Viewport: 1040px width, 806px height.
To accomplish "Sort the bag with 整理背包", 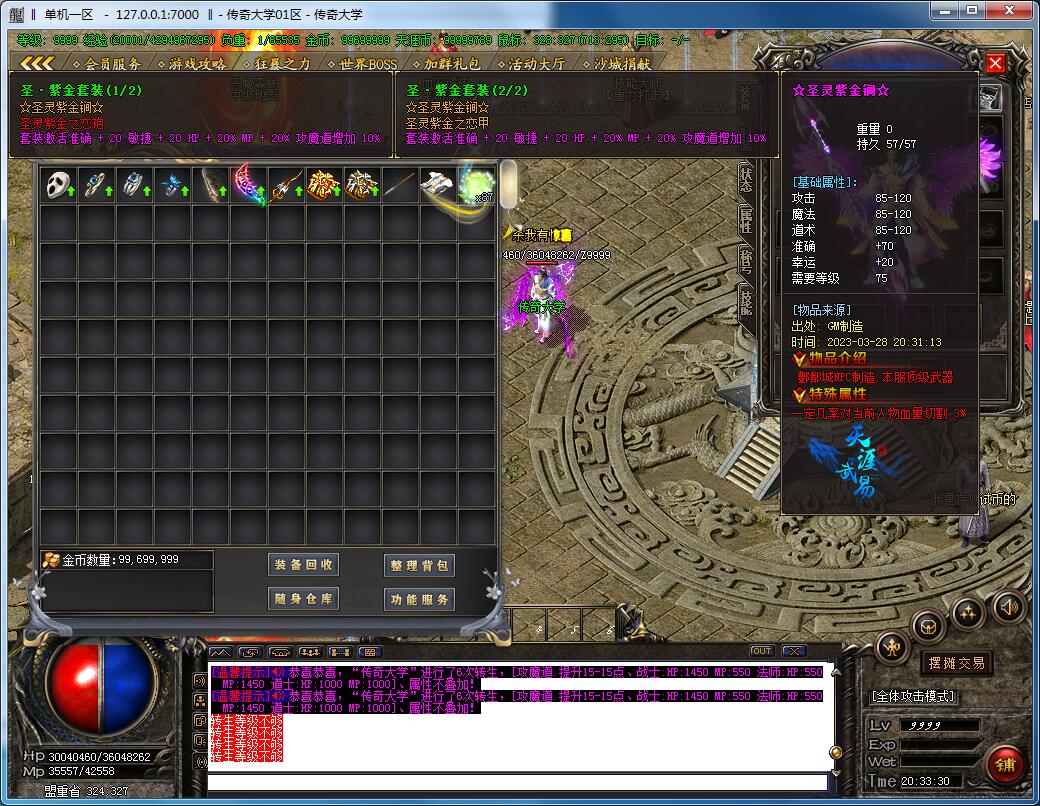I will tap(420, 565).
